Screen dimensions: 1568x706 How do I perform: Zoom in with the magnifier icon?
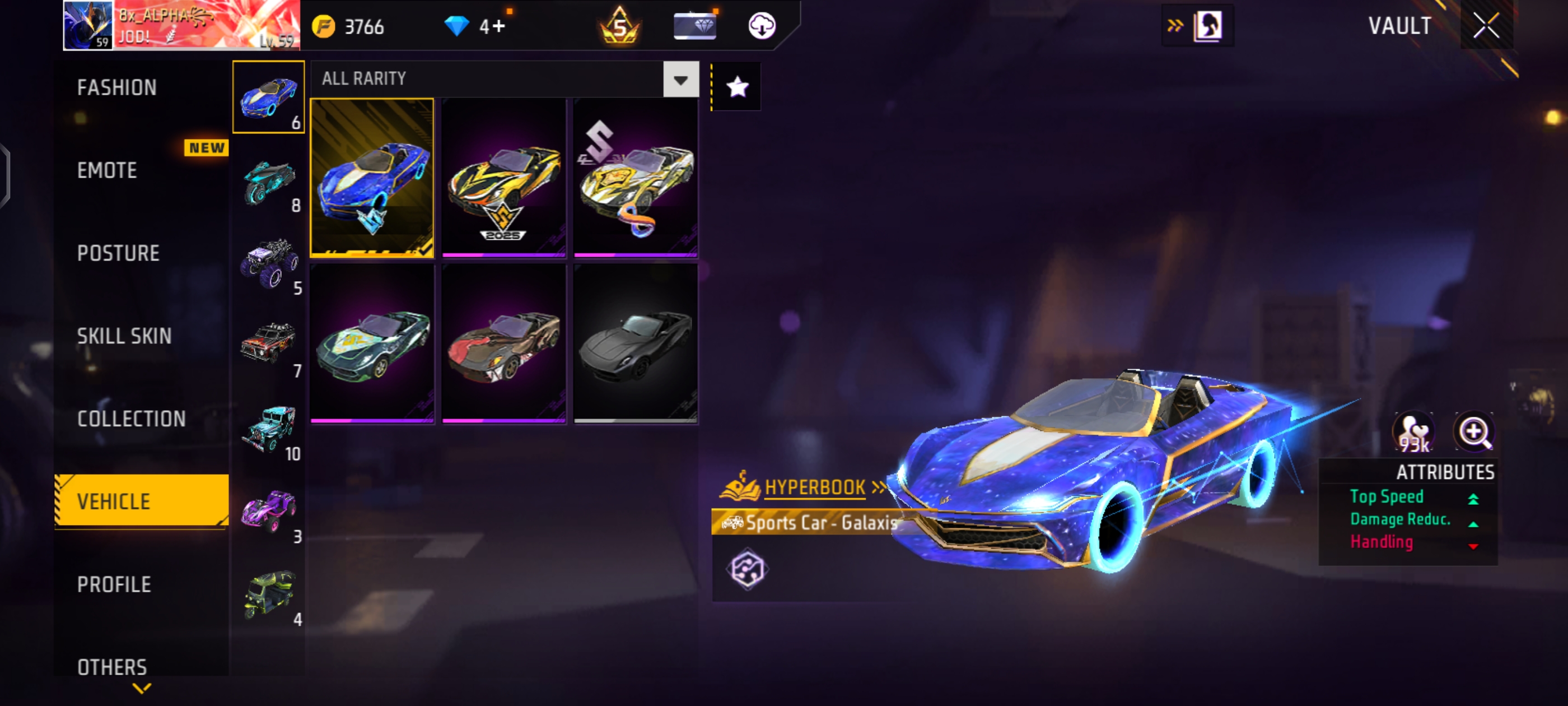[1474, 433]
